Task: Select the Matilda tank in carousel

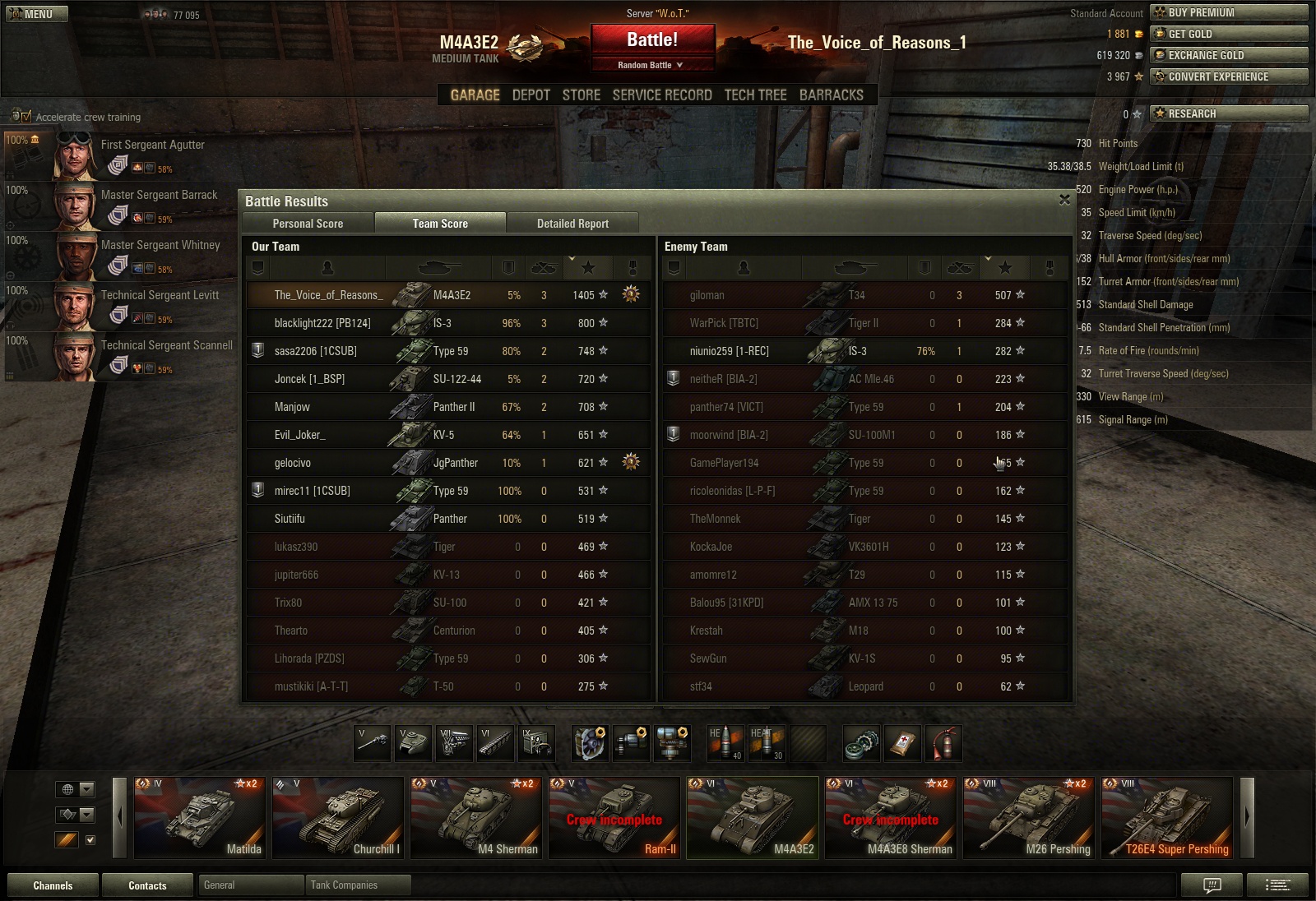Action: [x=199, y=817]
